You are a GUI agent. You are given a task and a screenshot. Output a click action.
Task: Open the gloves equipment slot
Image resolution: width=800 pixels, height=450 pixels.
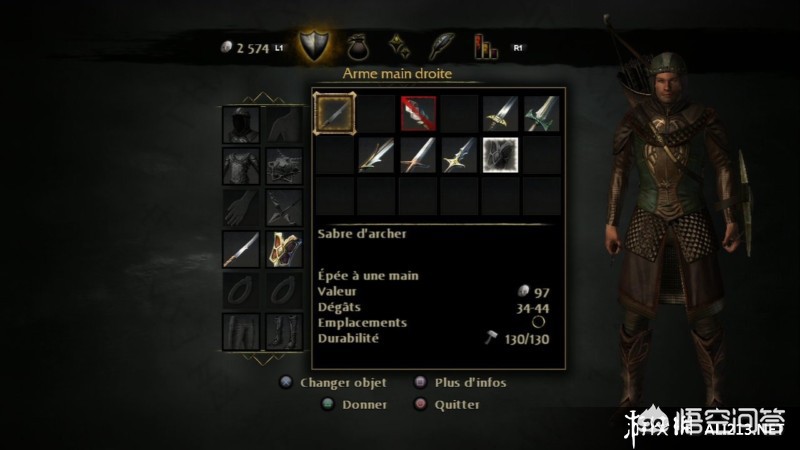(x=240, y=207)
